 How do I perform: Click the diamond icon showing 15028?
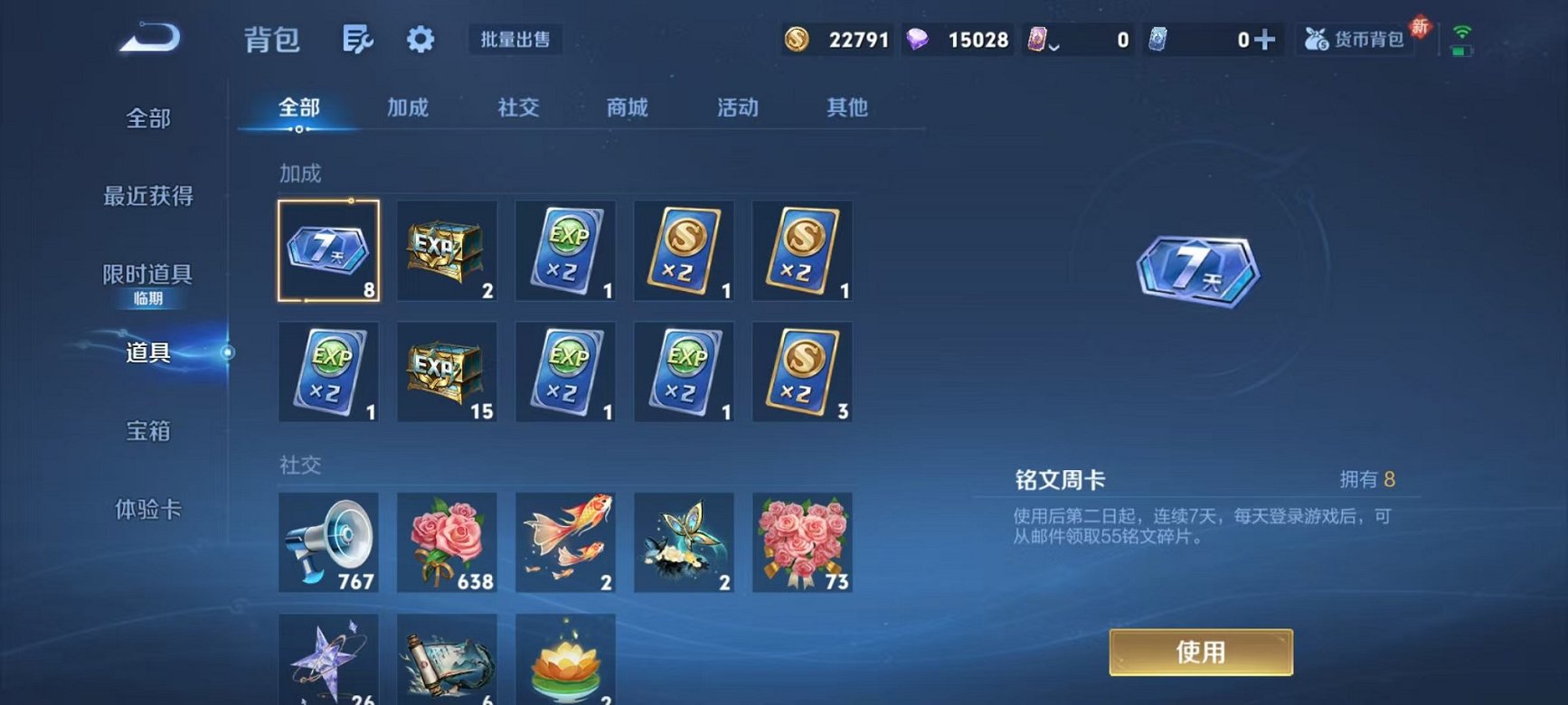click(921, 40)
